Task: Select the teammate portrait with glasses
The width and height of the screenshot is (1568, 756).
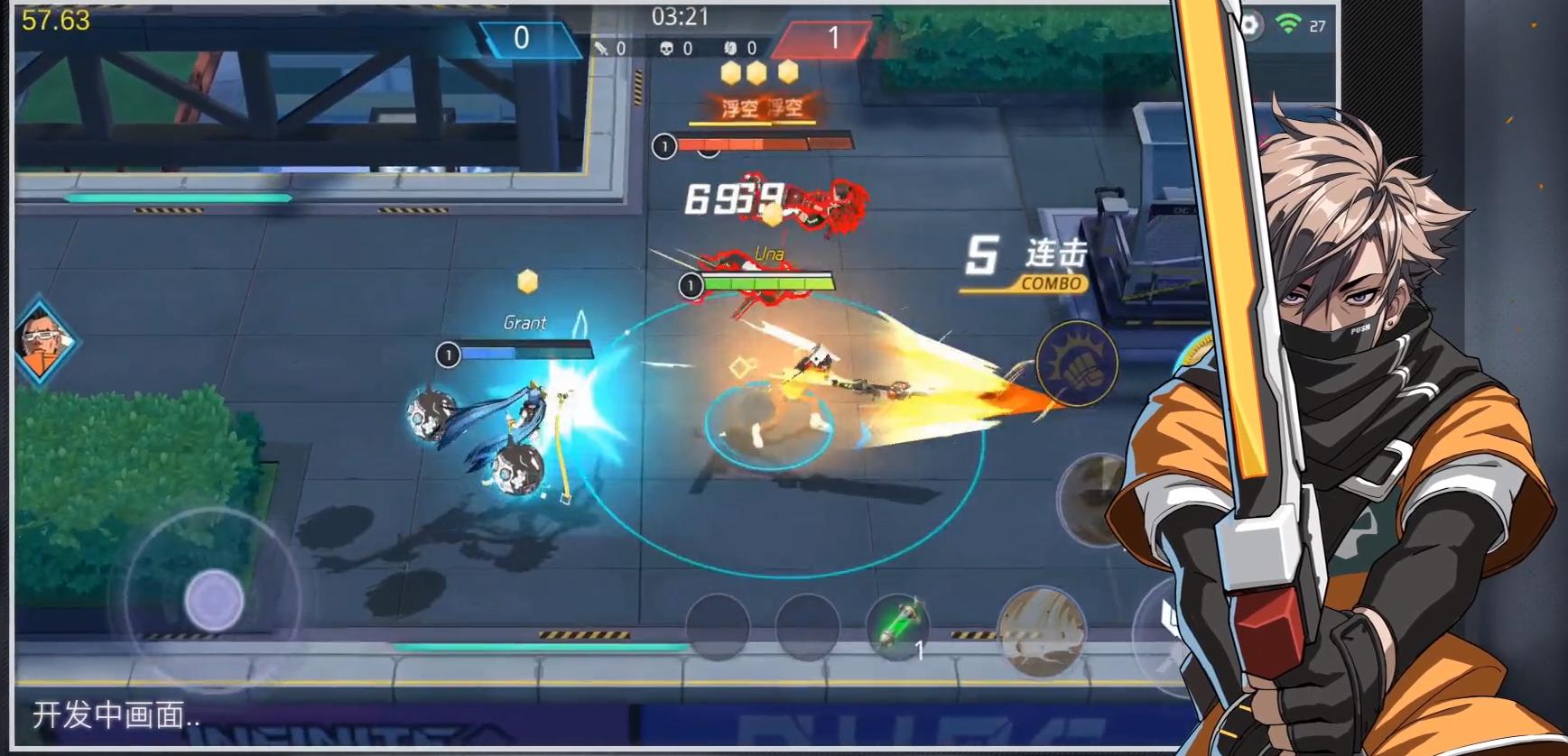Action: pyautogui.click(x=42, y=341)
